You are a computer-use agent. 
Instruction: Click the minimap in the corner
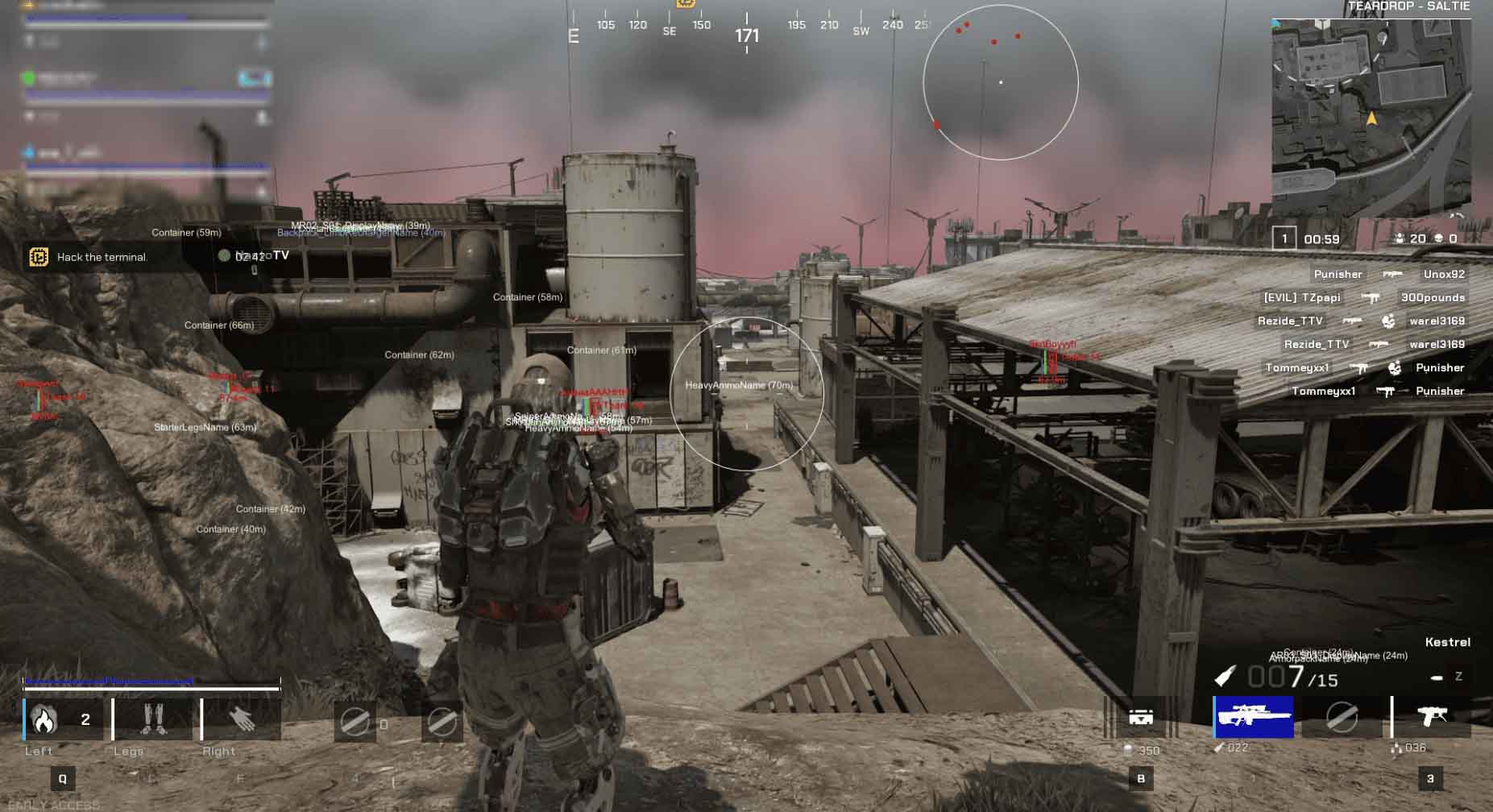click(1371, 118)
